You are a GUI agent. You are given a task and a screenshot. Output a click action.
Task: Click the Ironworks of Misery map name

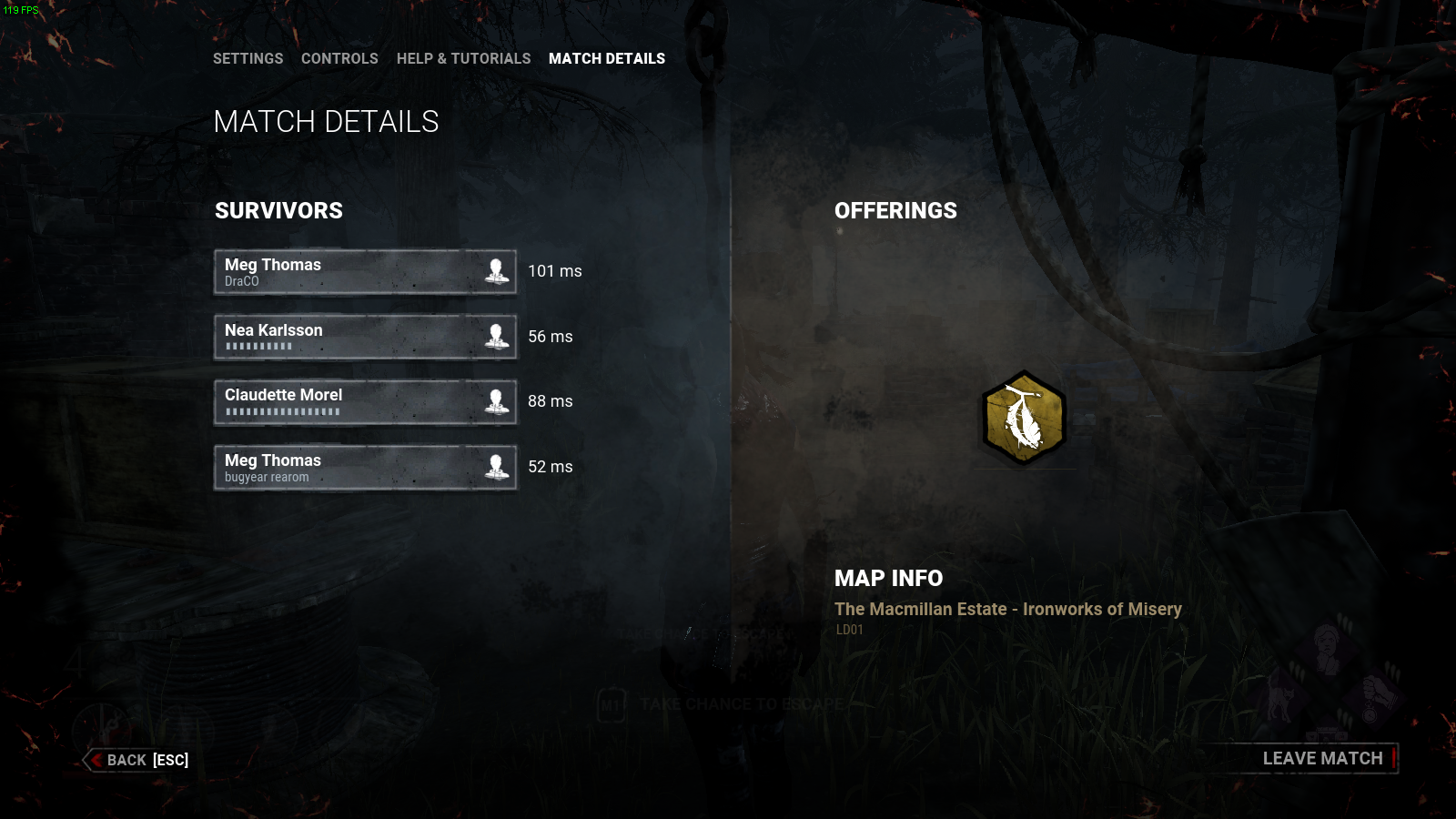(x=1007, y=609)
